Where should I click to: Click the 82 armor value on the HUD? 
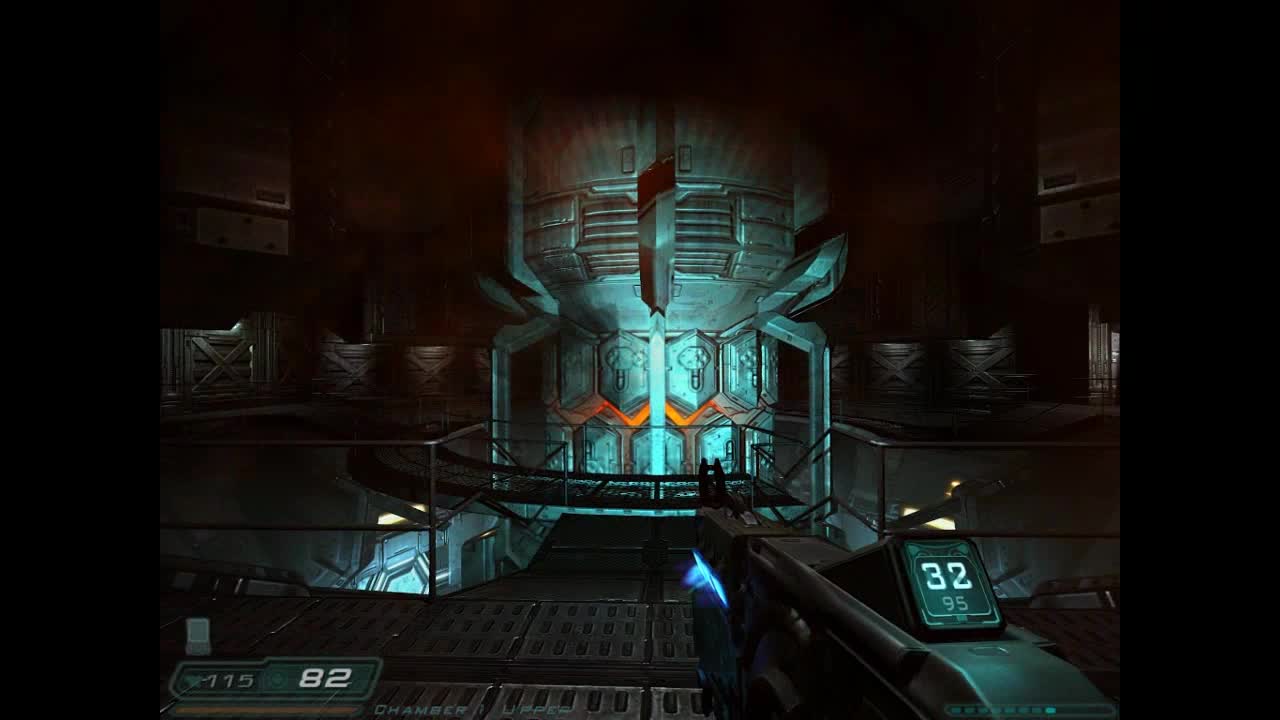click(326, 678)
